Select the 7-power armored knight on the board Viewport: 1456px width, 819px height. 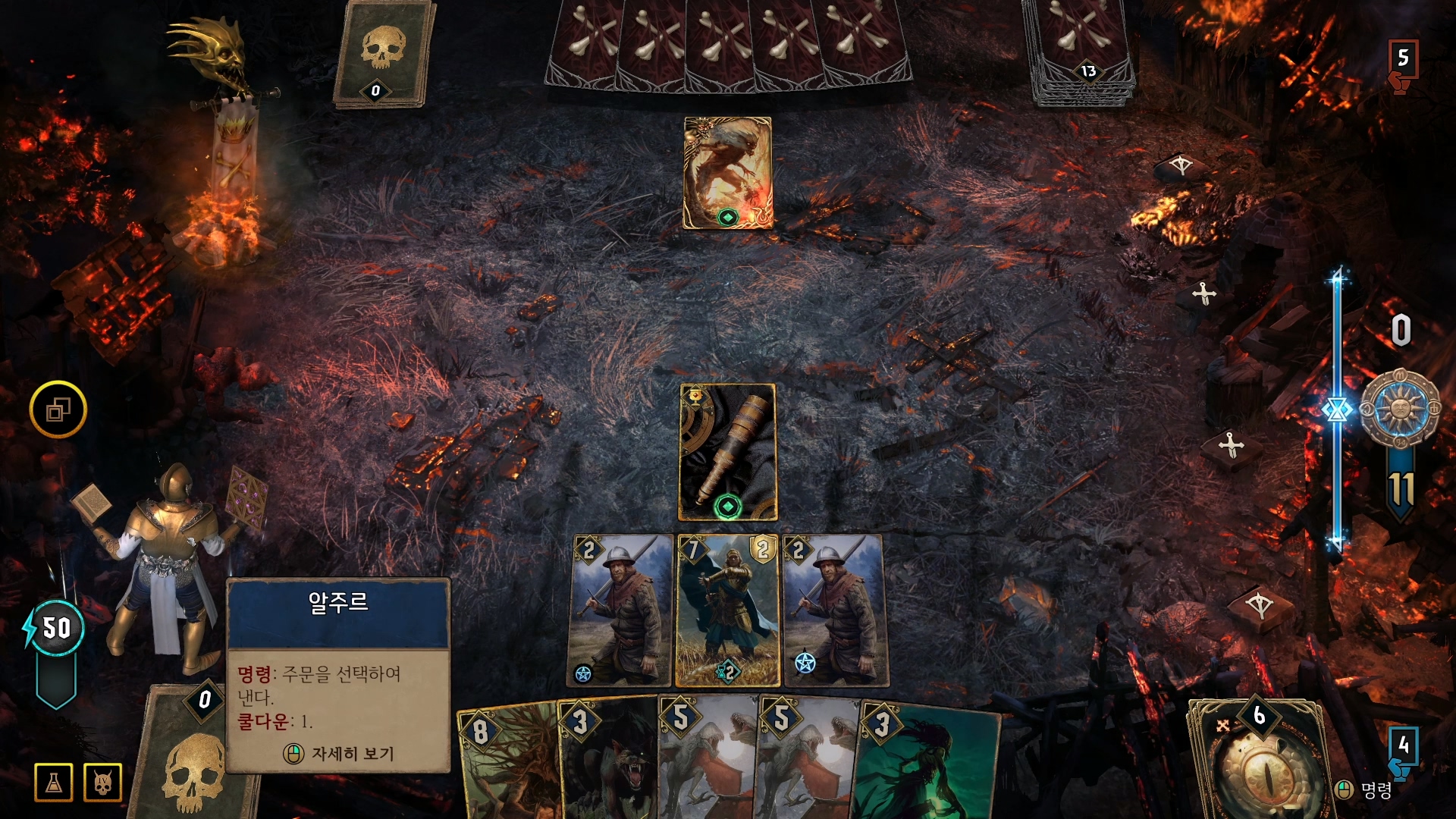pos(727,610)
